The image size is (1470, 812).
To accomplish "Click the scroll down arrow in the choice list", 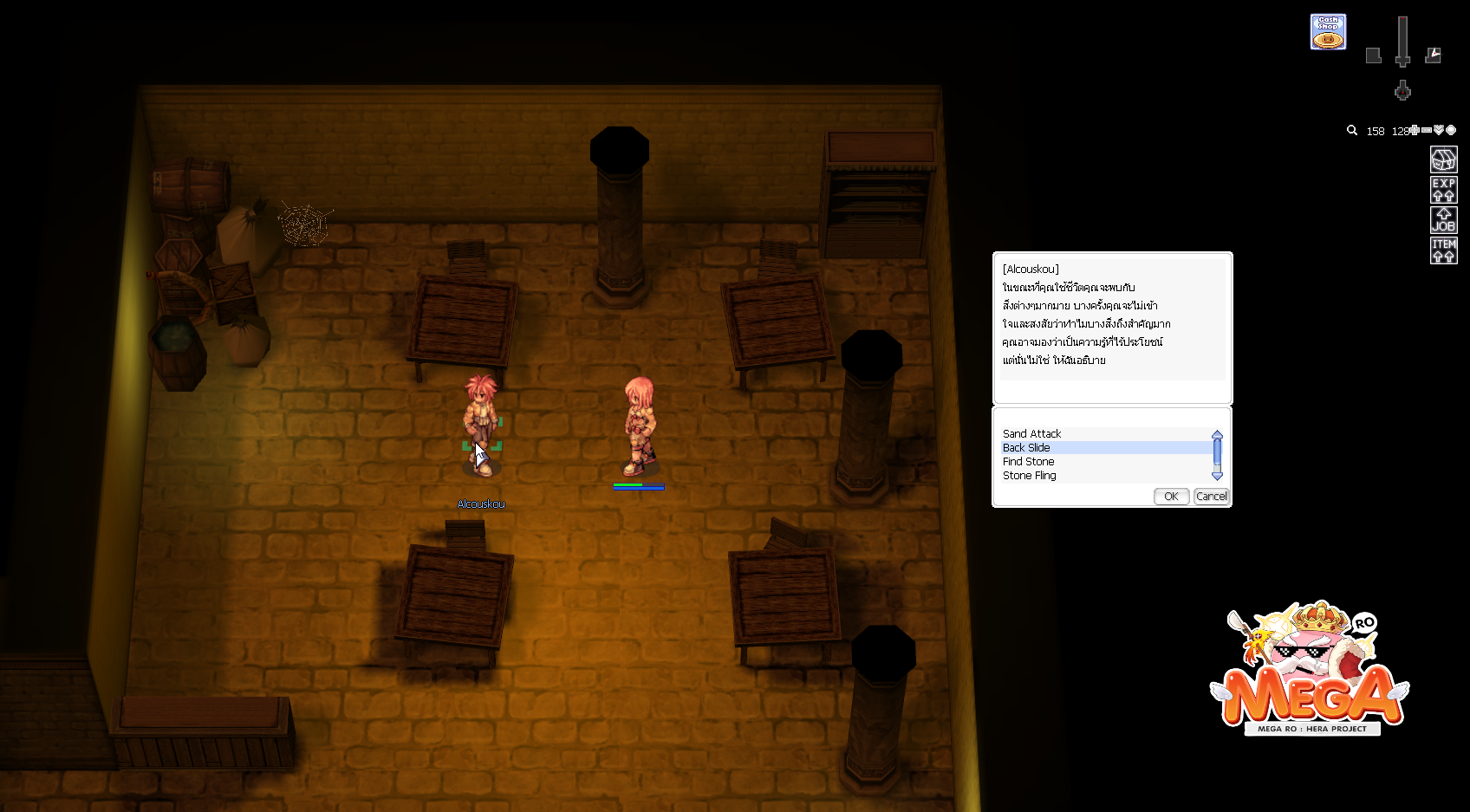I will click(1217, 476).
